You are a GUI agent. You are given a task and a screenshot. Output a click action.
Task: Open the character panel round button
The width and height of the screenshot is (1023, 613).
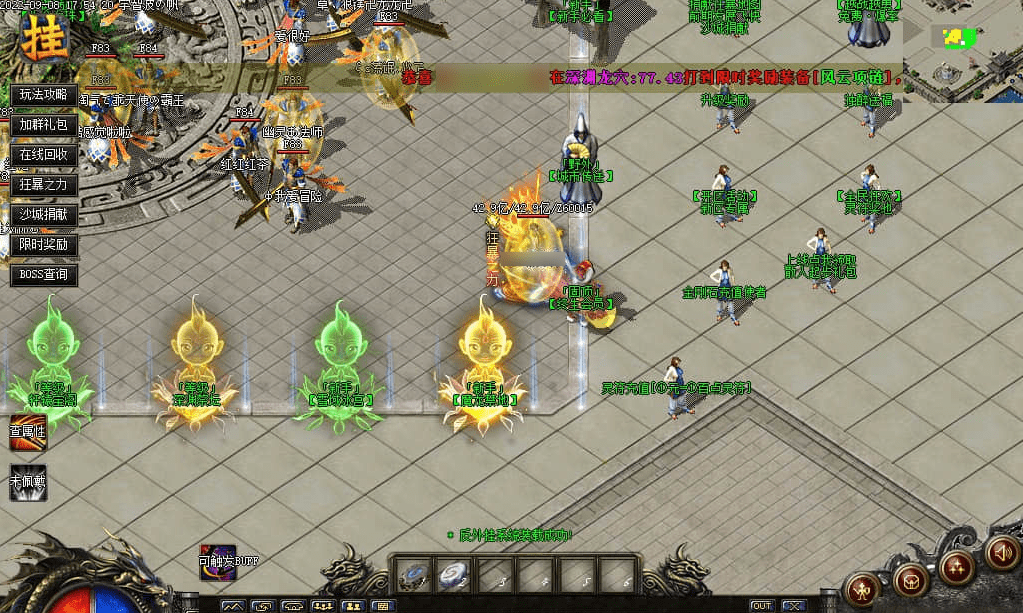click(x=862, y=586)
